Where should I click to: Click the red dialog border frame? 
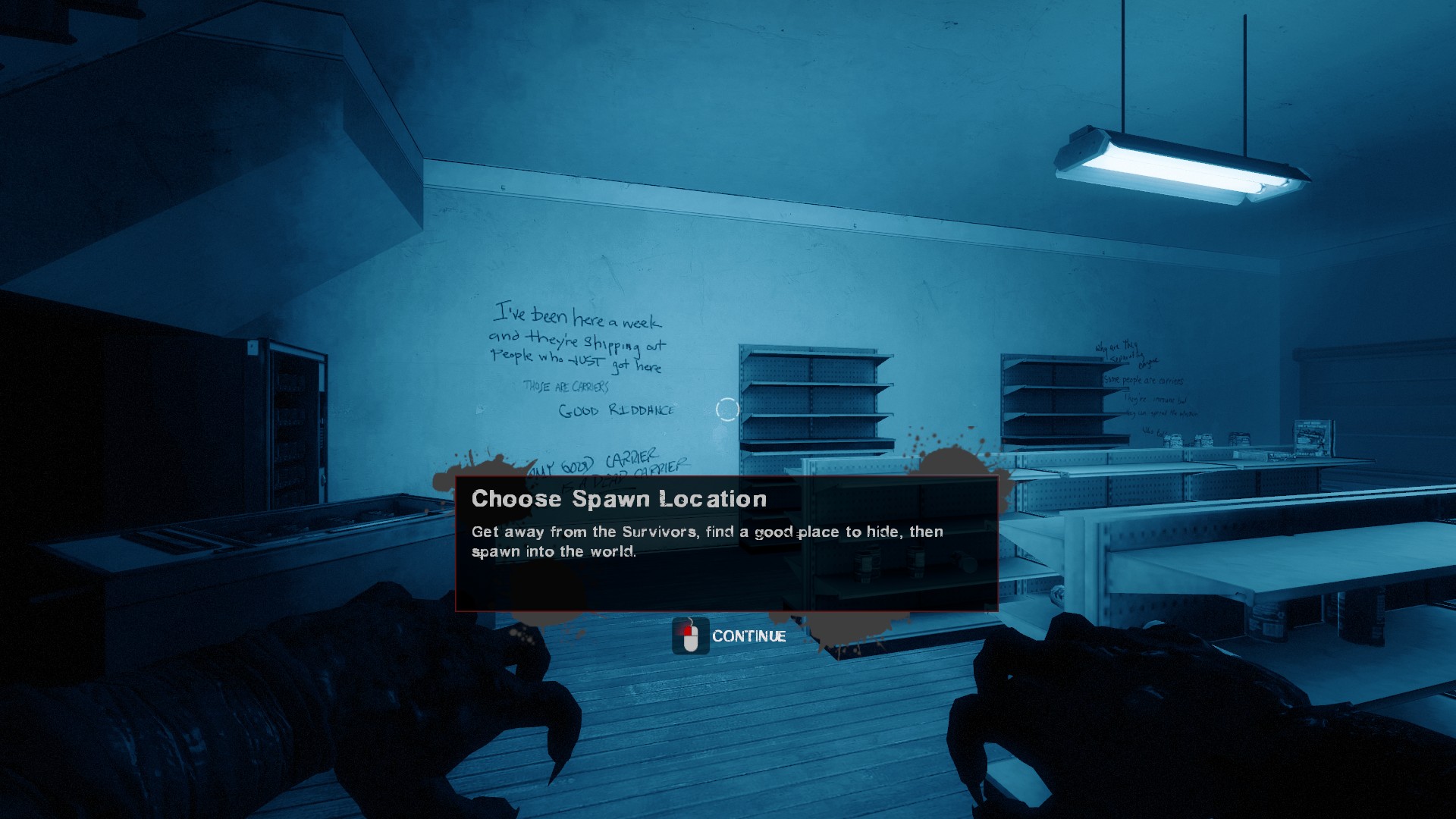[728, 476]
